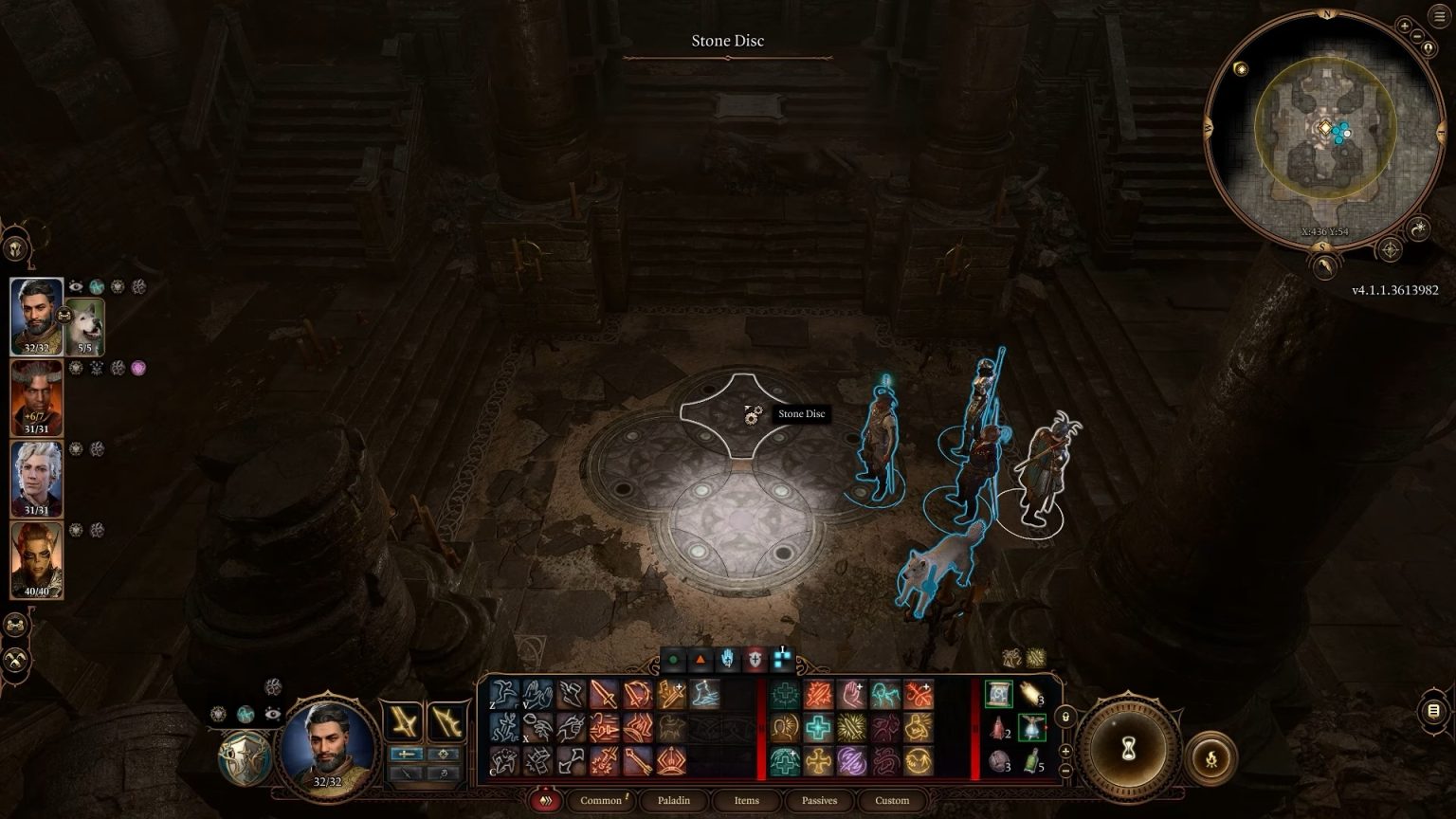The height and width of the screenshot is (819, 1456).
Task: Toggle the hotbar lock padlock icon
Action: pos(1066,717)
